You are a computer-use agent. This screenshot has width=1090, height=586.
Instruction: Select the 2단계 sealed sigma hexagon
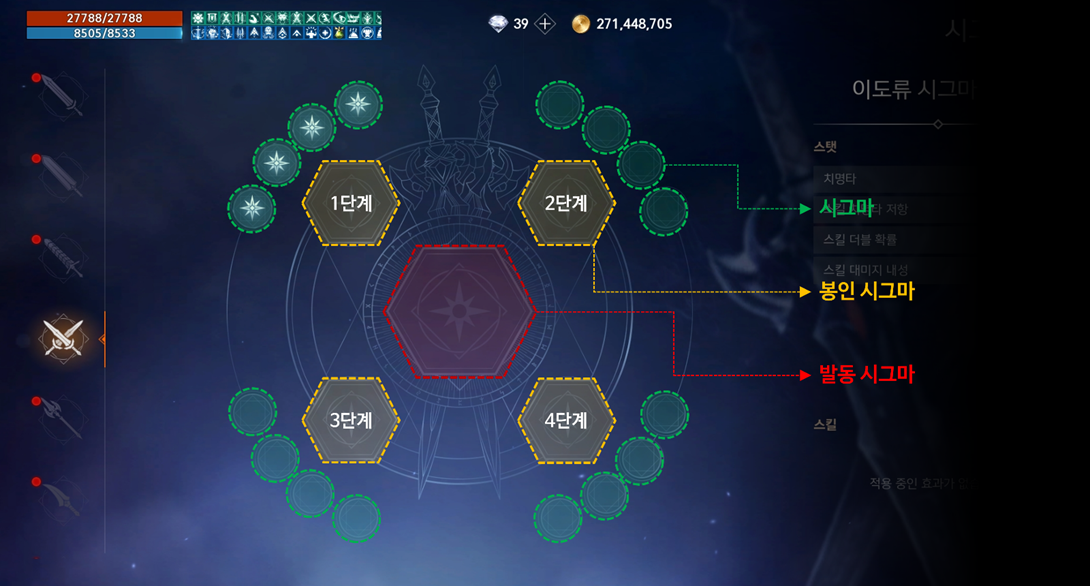566,202
